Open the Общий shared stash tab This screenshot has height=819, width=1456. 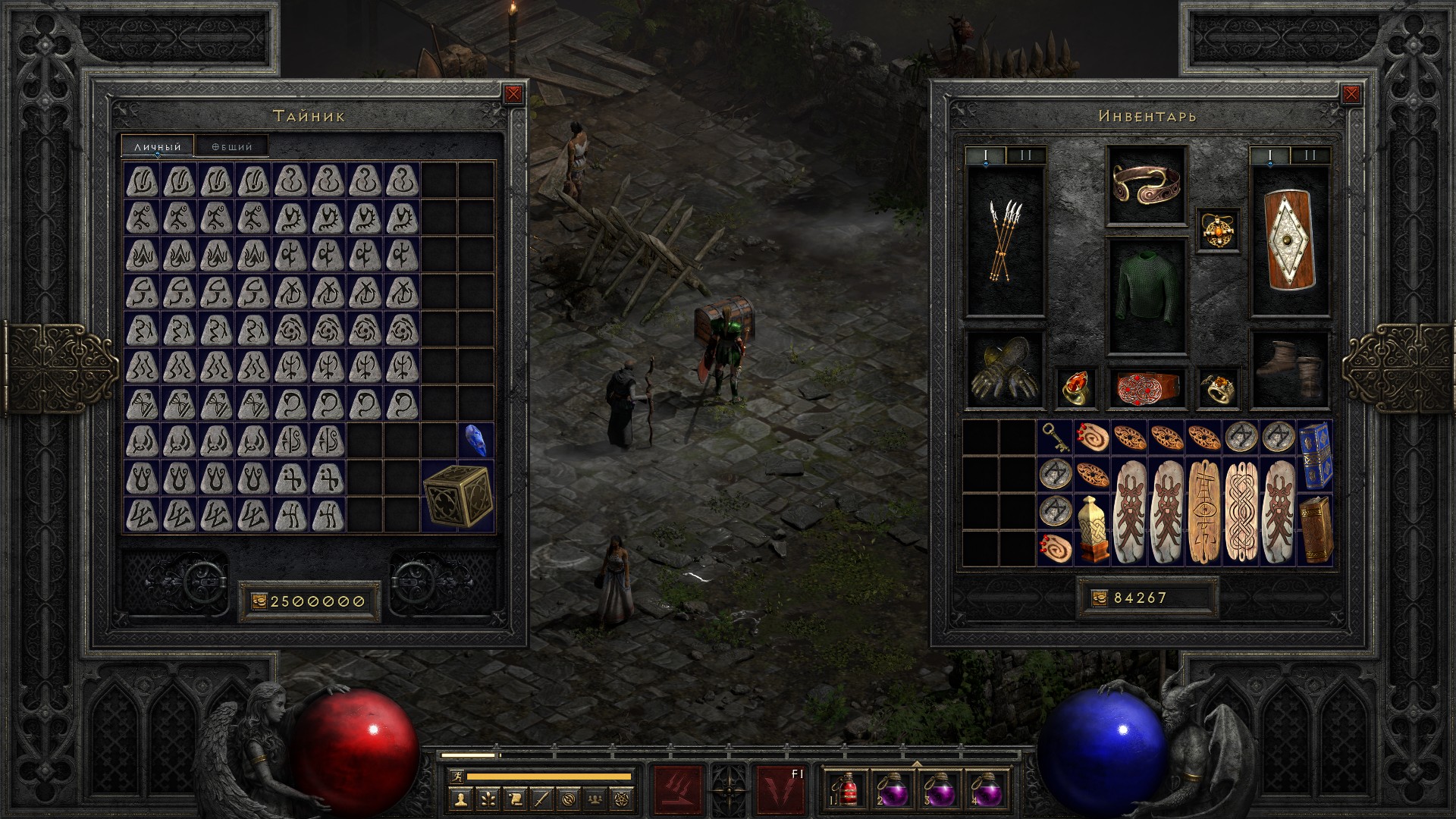231,146
